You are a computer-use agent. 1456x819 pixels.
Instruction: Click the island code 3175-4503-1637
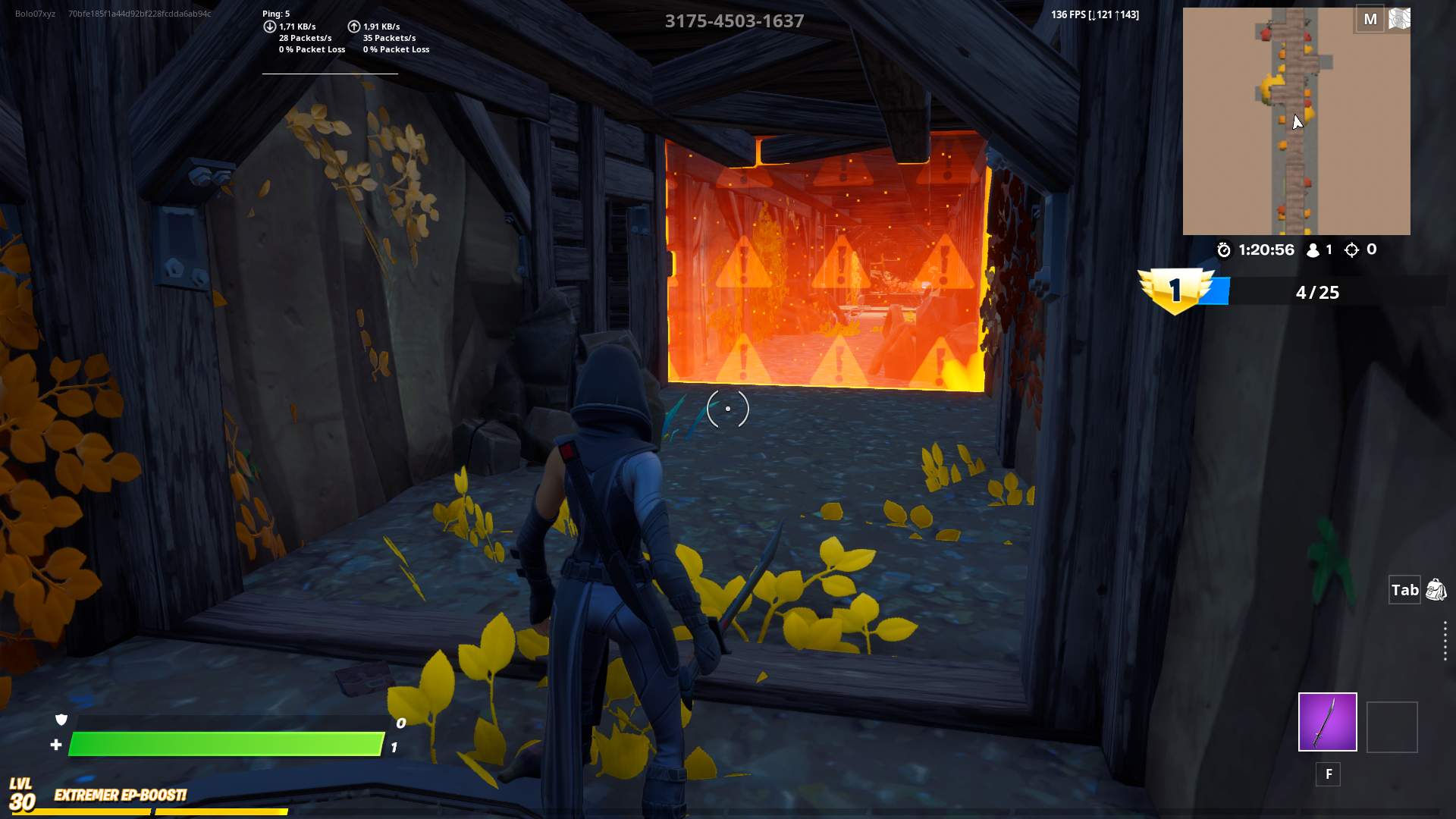pyautogui.click(x=734, y=20)
